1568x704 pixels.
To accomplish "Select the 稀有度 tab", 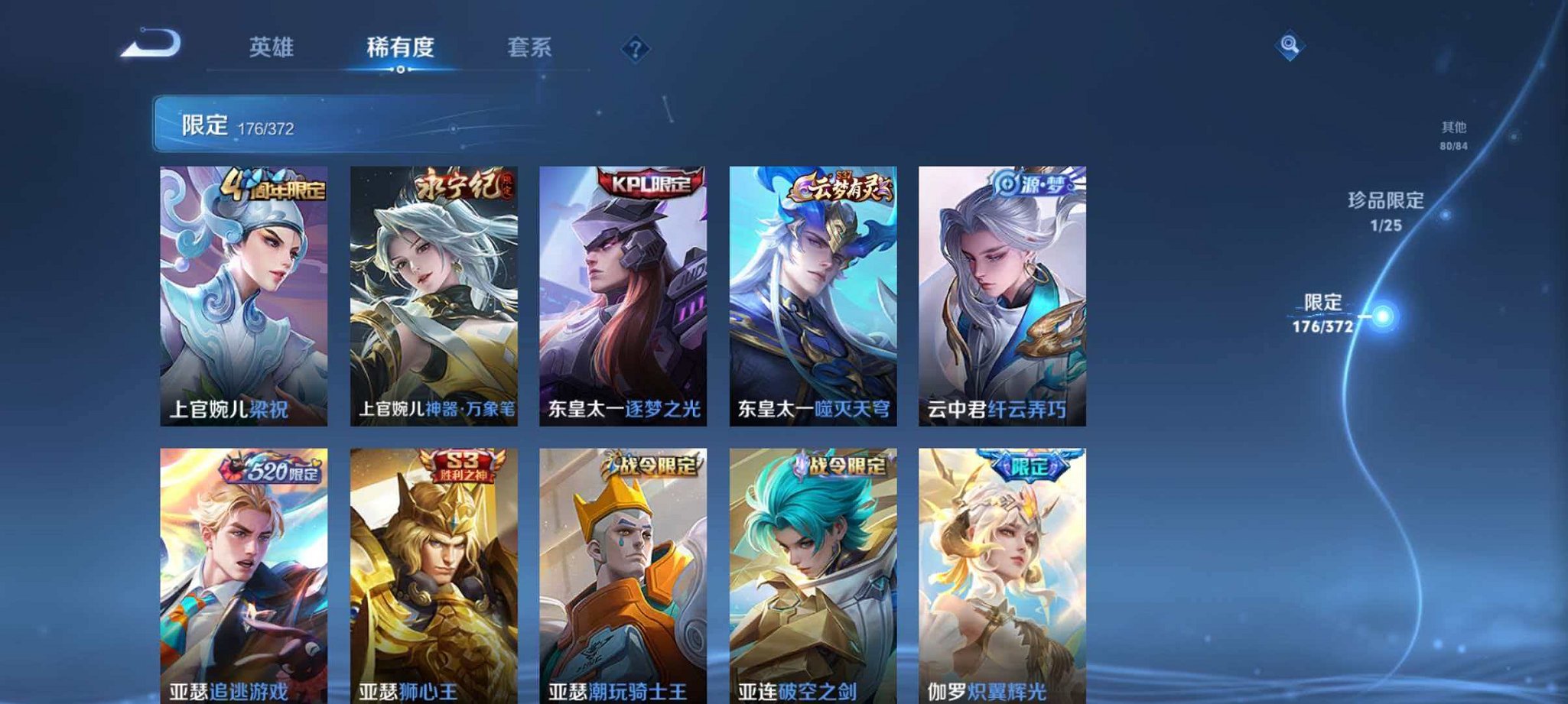I will point(401,47).
